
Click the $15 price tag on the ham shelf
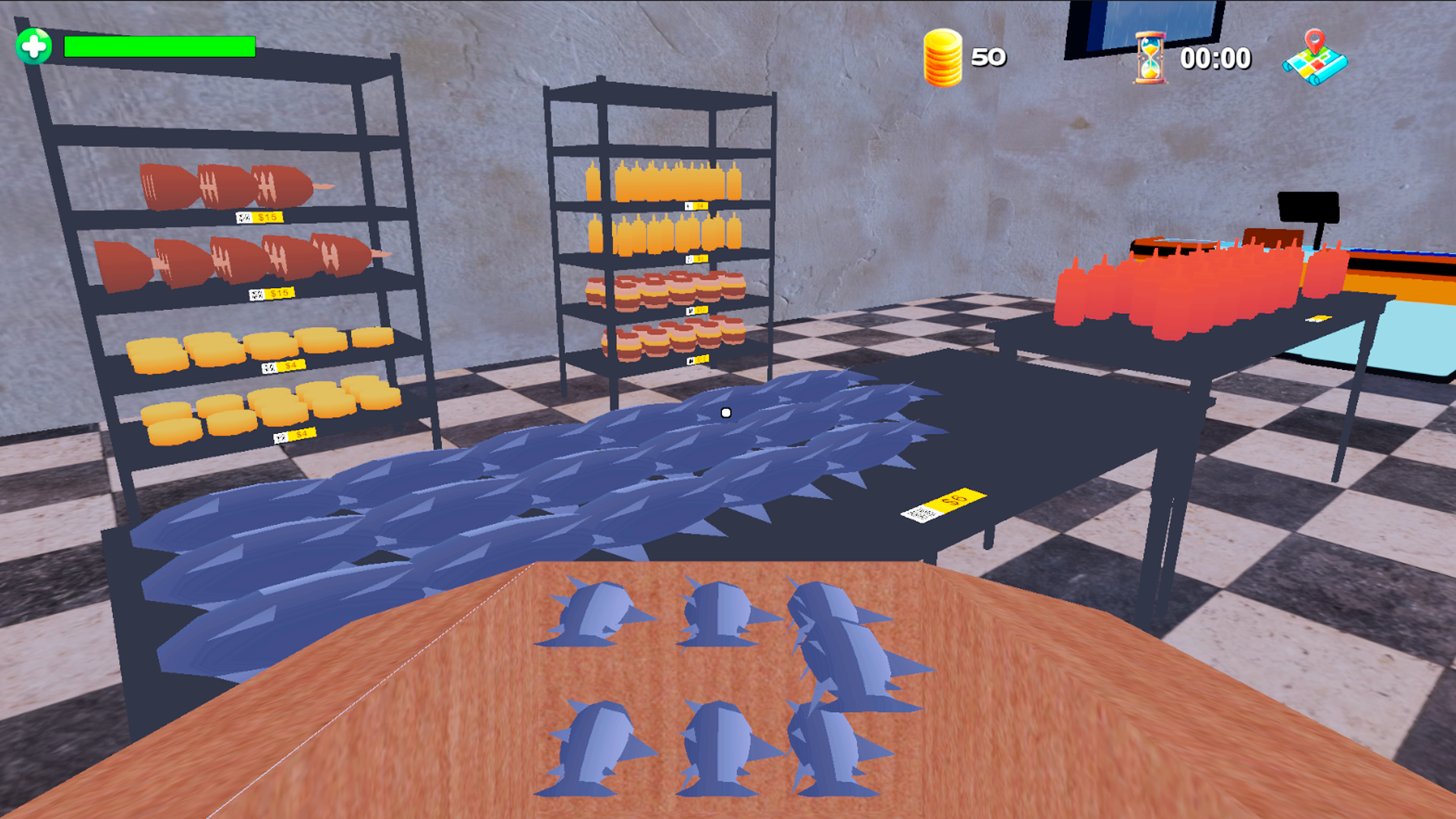click(261, 216)
